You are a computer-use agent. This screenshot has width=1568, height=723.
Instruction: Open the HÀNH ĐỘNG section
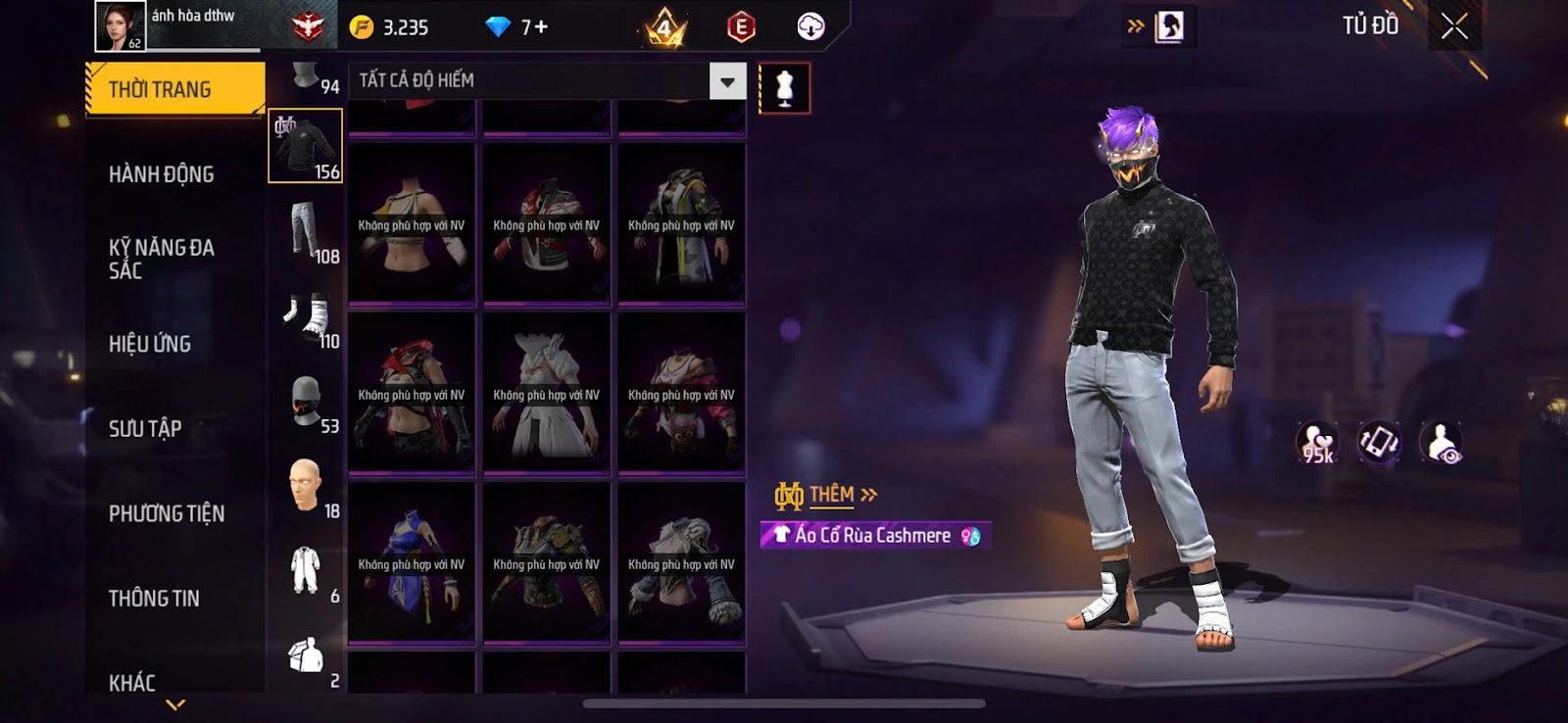pyautogui.click(x=161, y=174)
